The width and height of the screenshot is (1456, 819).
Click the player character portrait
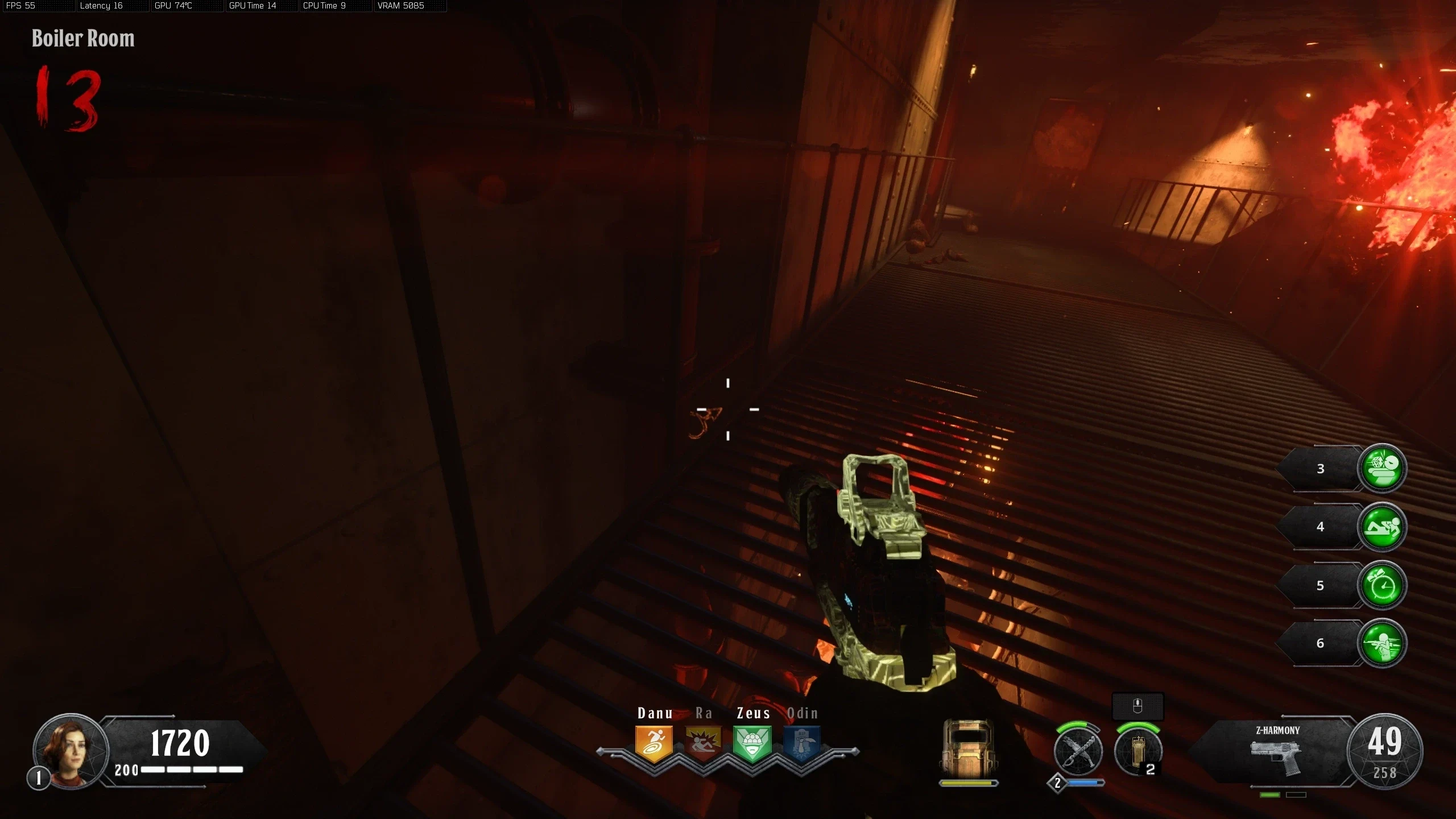70,750
